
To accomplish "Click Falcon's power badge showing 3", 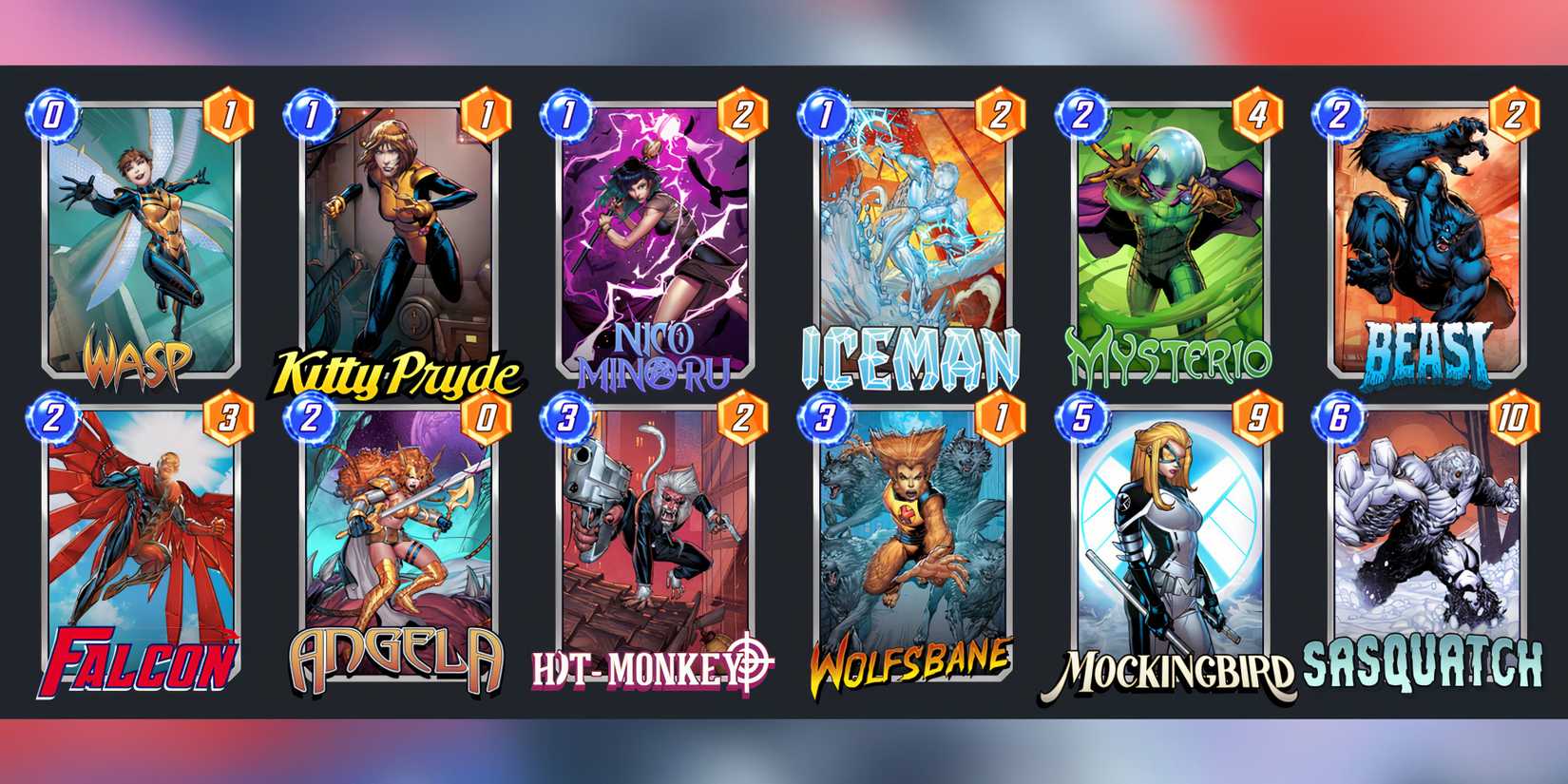I will click(x=231, y=415).
